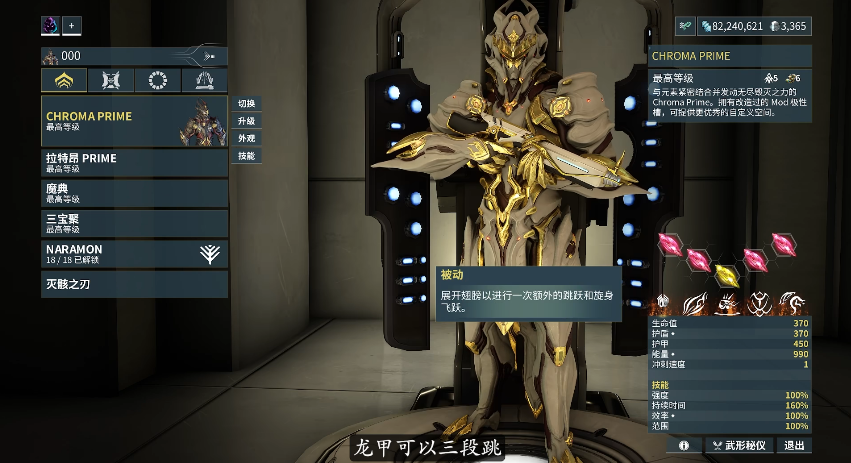Select the 灭骸之刃 slot
Screen dimensions: 851x463
[x=134, y=285]
